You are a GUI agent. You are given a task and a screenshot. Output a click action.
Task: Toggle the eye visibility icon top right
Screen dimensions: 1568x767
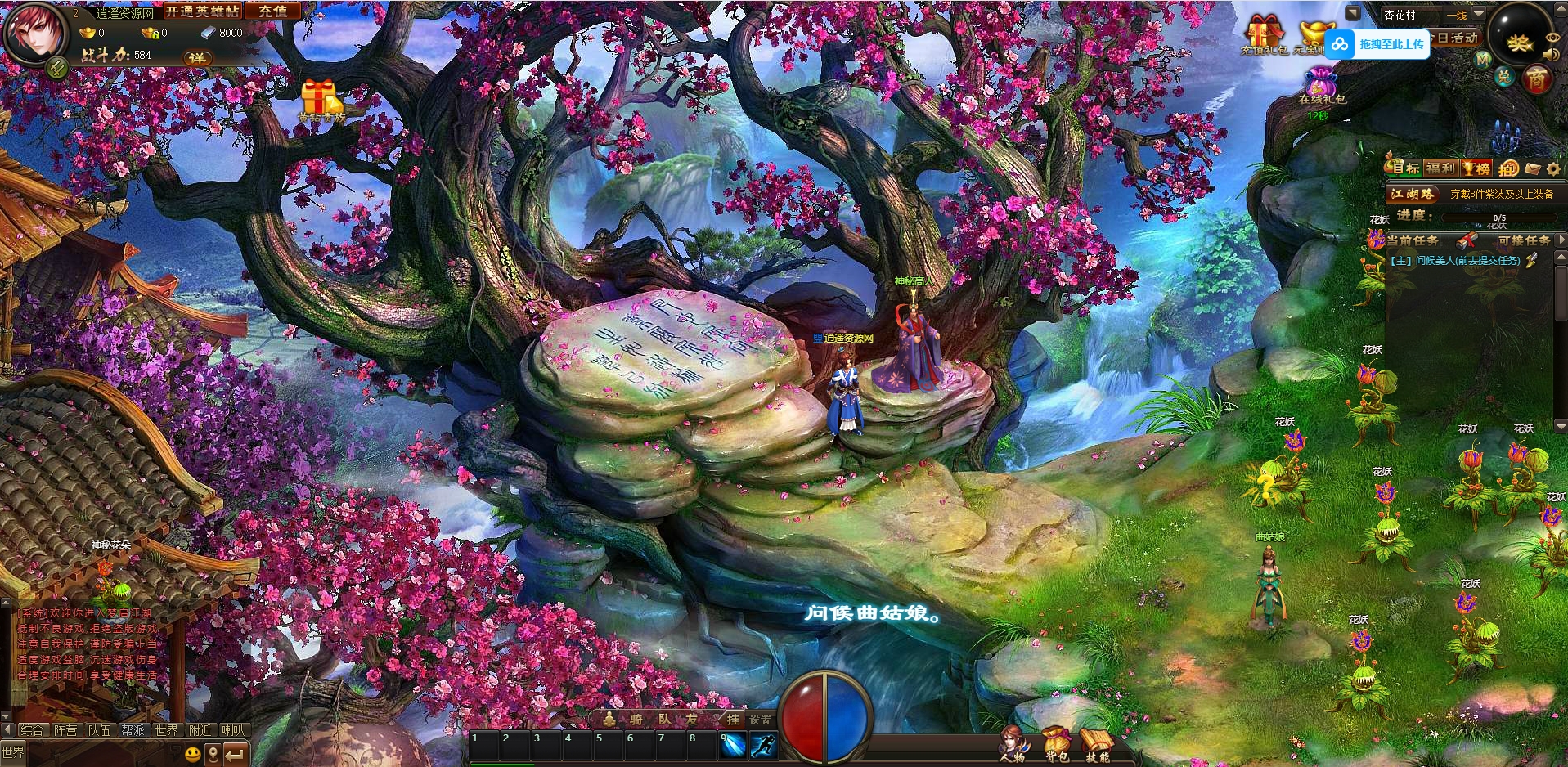coord(1553,38)
